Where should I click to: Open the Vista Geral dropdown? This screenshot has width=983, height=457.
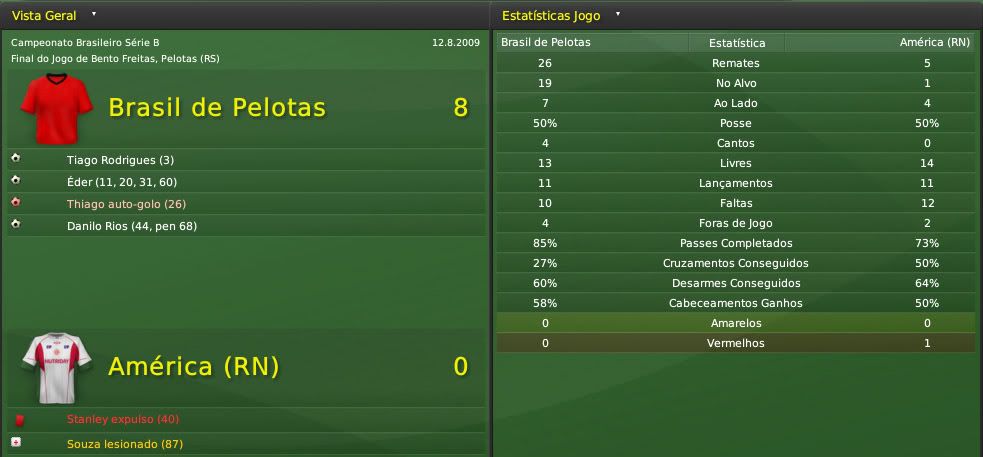coord(93,15)
